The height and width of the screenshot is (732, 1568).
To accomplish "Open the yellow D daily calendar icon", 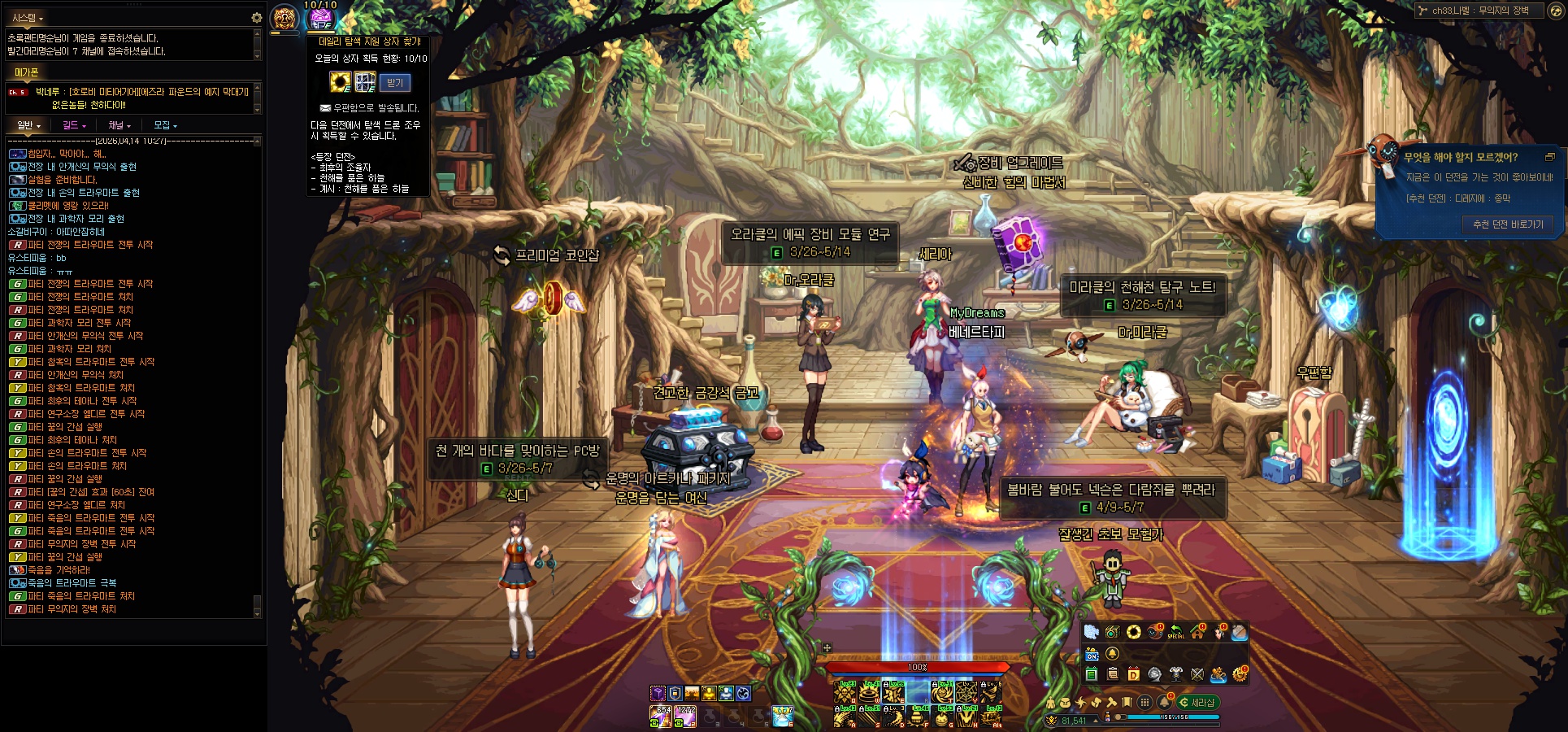I will click(1133, 674).
